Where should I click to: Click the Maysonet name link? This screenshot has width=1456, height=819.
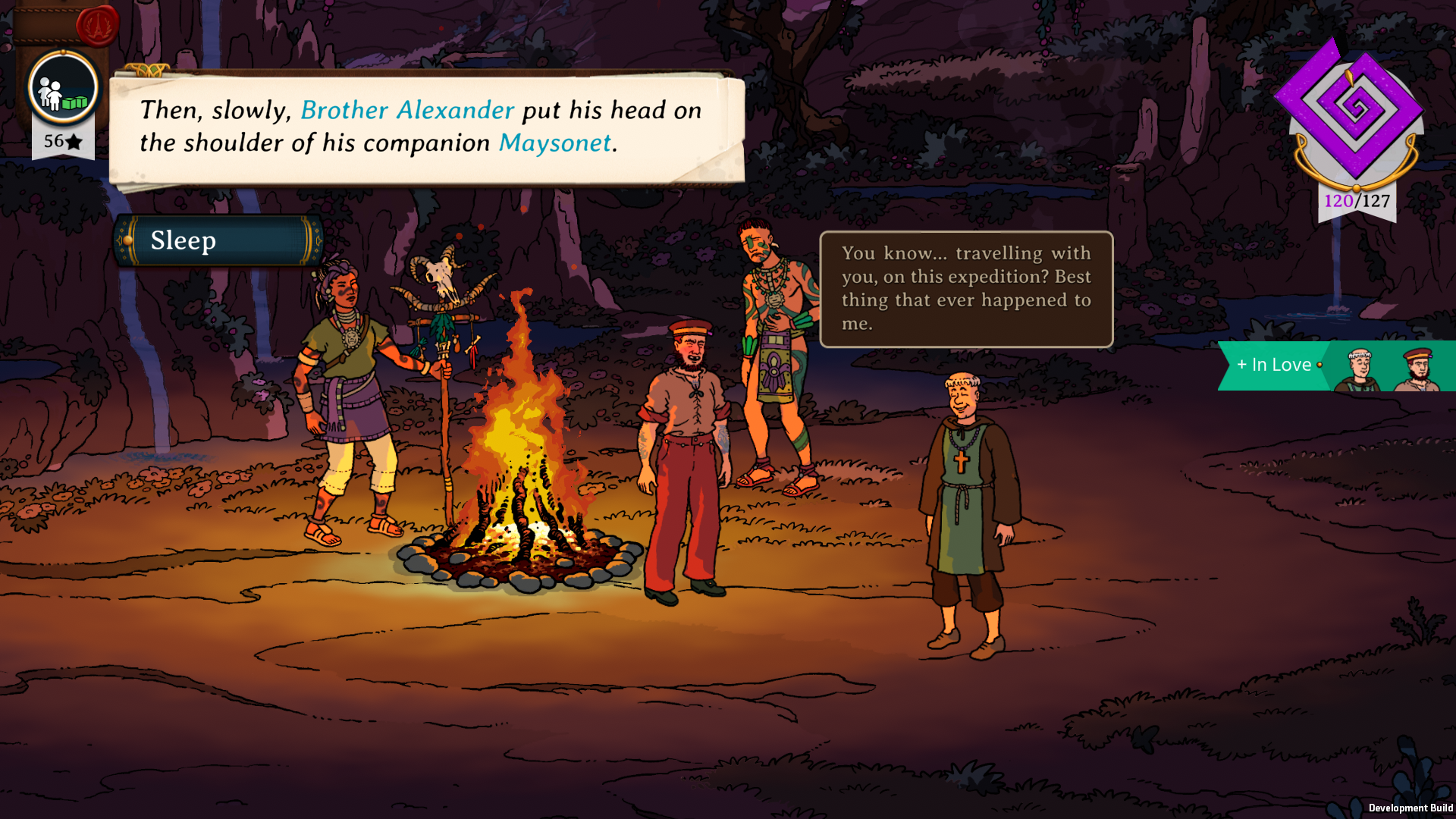click(x=554, y=143)
